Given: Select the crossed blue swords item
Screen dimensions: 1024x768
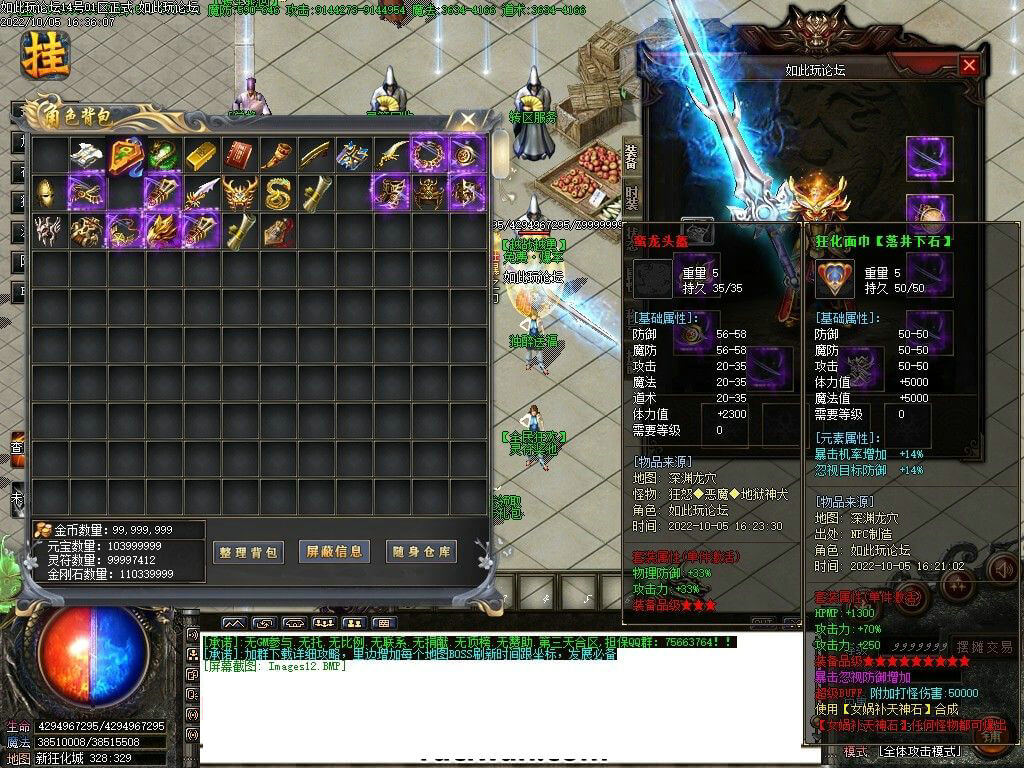Looking at the screenshot, I should coord(352,154).
